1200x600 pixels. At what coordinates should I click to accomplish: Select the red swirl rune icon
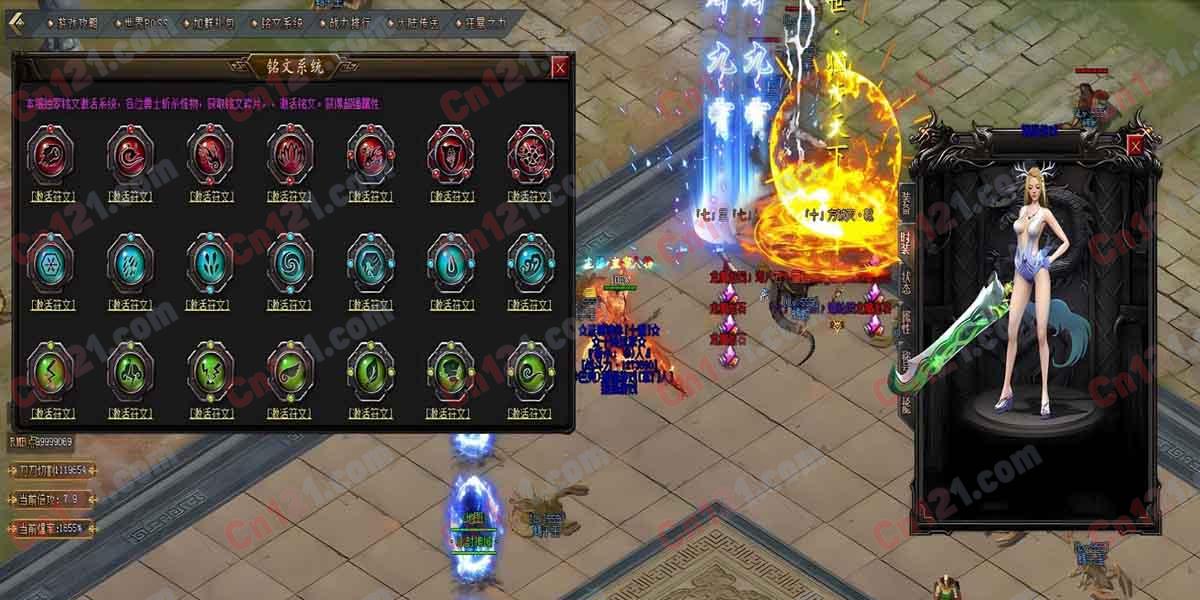130,153
